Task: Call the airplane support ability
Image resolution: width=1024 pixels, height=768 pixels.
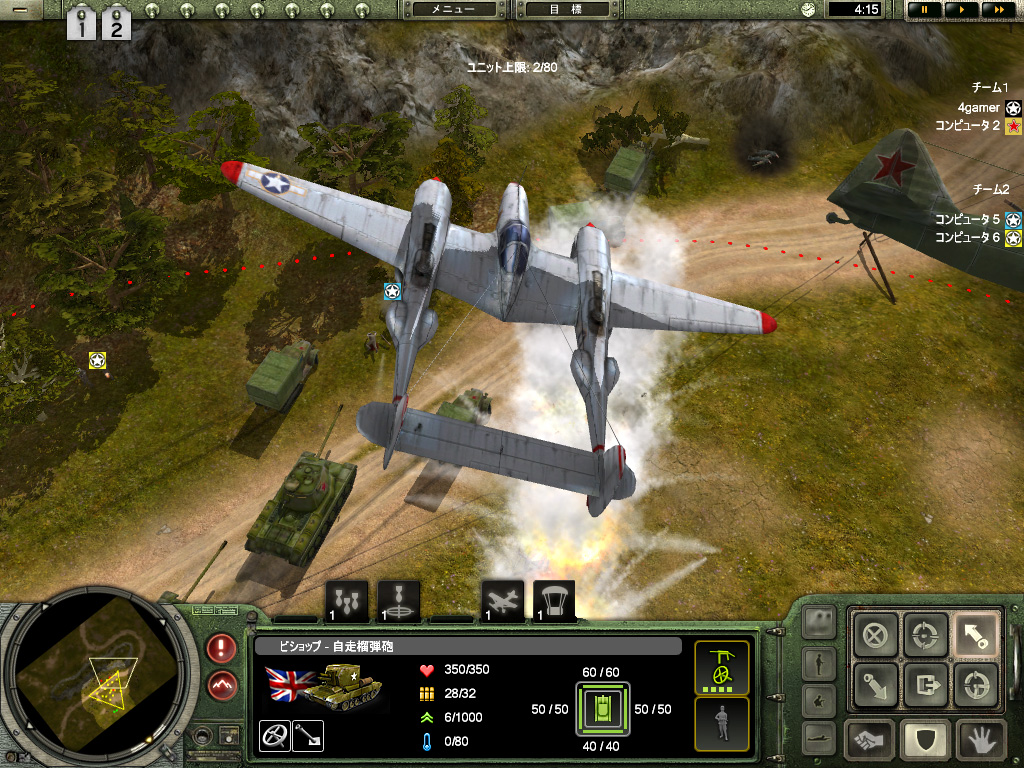Action: tap(503, 601)
